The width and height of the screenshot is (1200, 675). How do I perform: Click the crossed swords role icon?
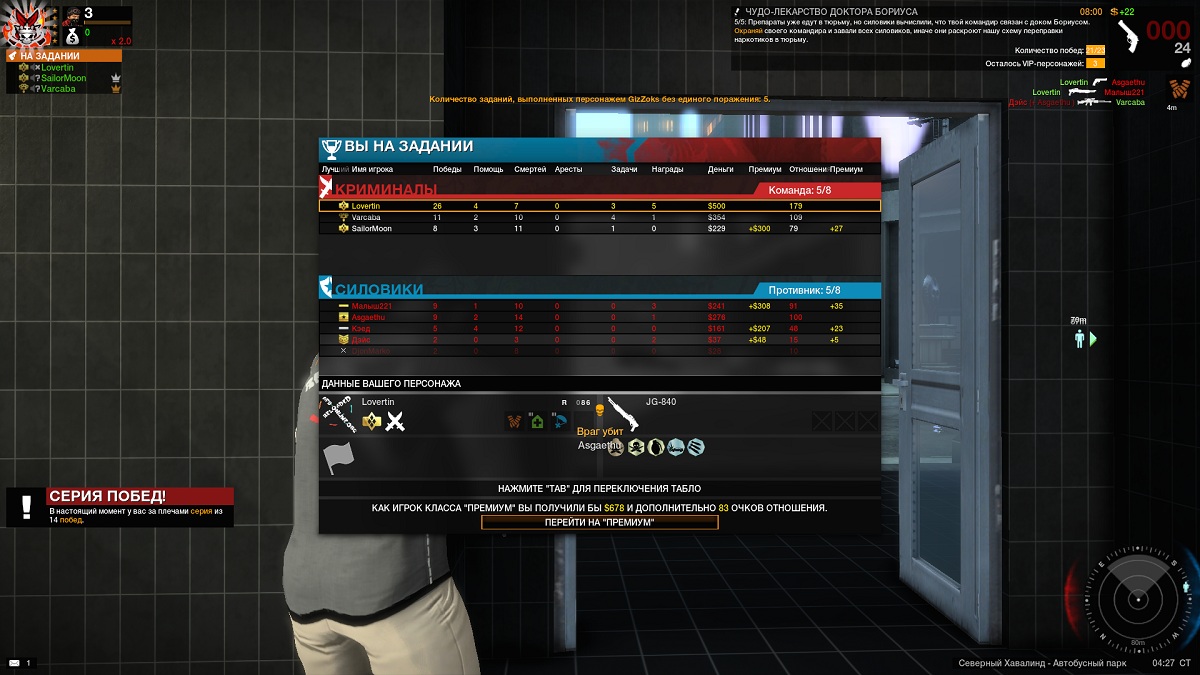click(x=396, y=422)
